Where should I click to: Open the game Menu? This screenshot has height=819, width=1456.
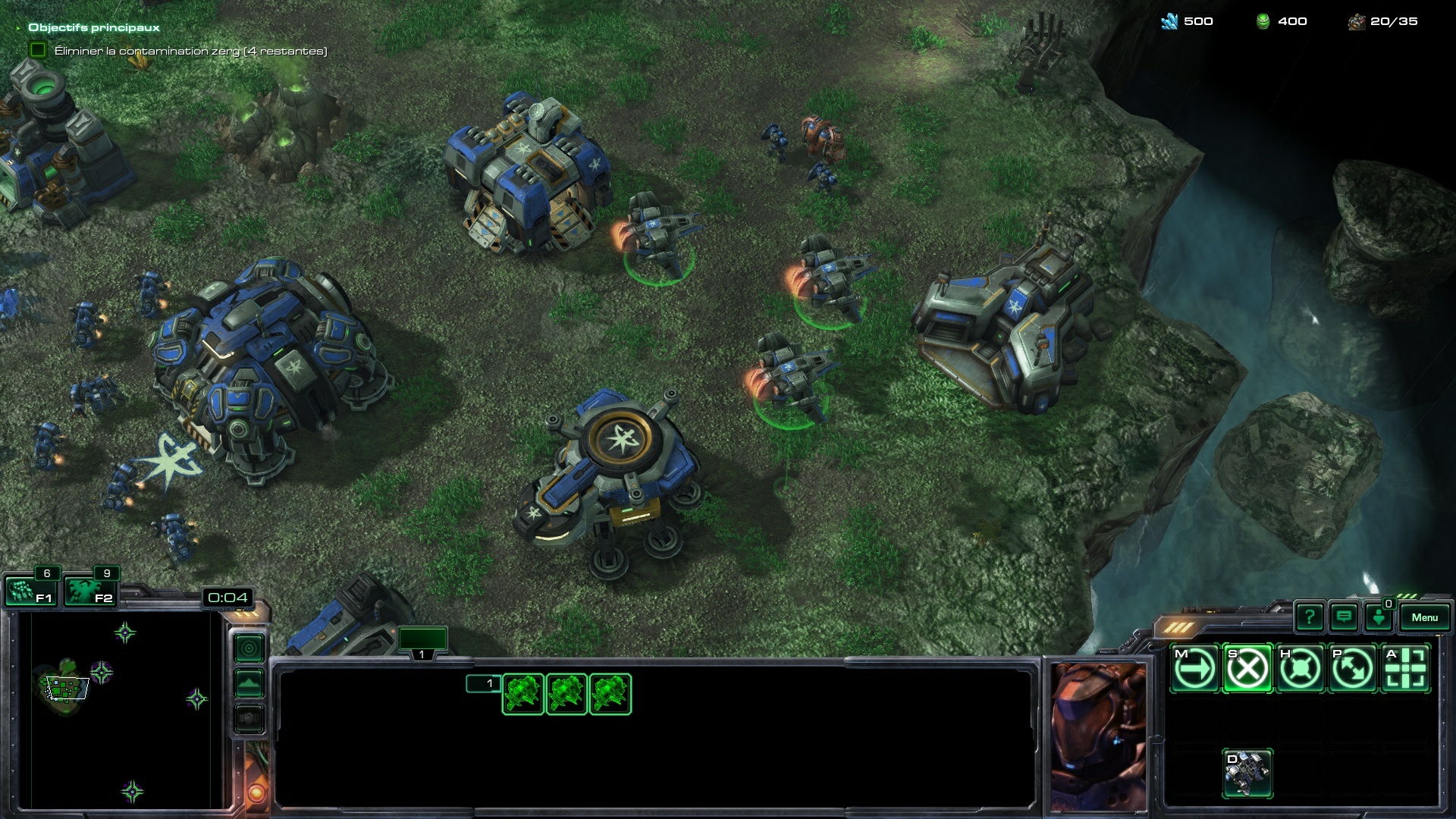tap(1424, 617)
